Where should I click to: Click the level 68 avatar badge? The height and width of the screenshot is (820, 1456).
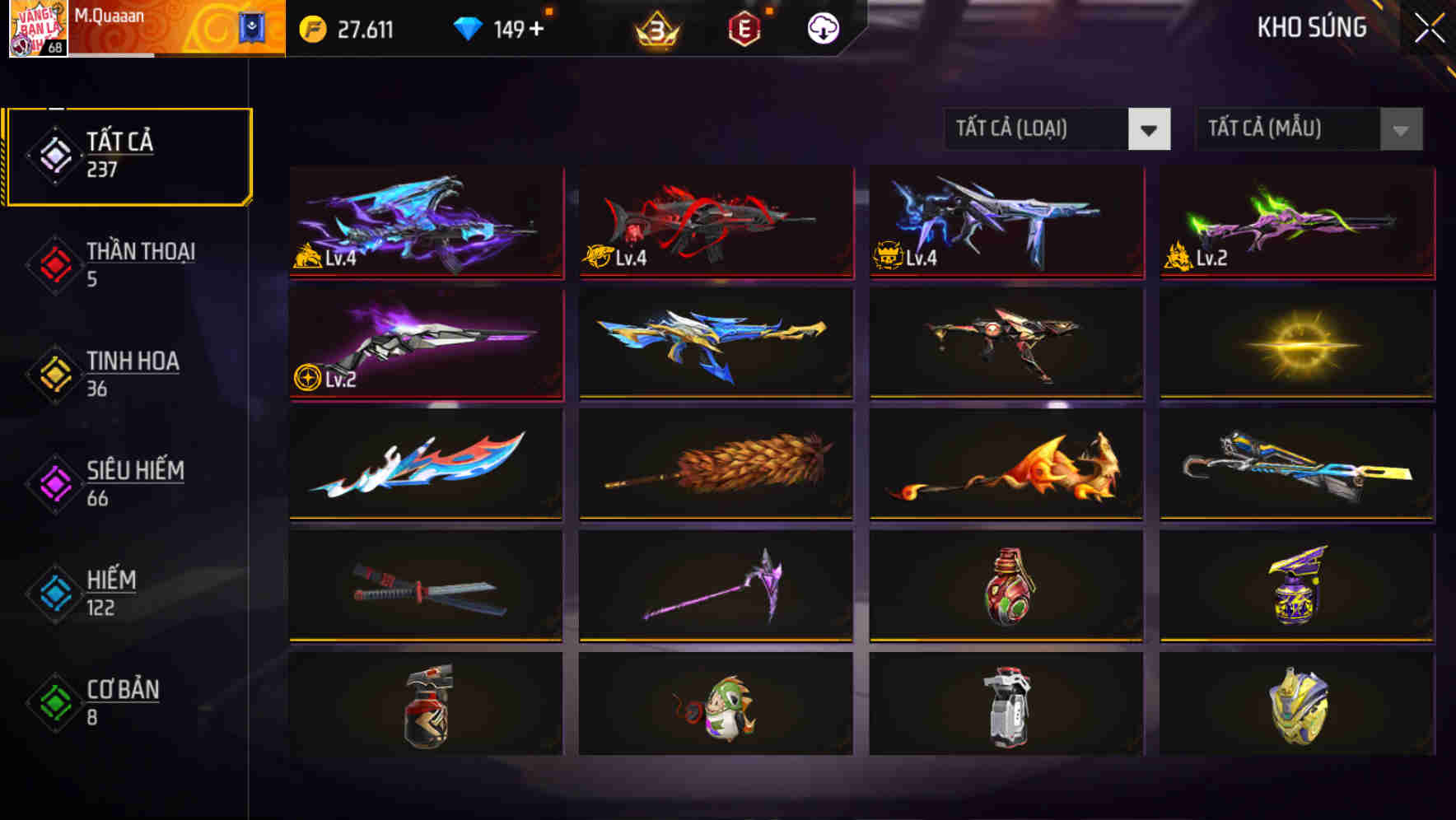point(39,30)
